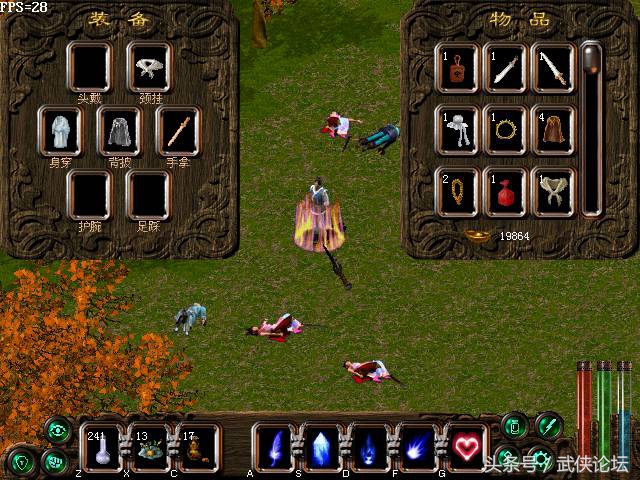Click the green eye button
Viewport: 640px width, 480px height.
(x=58, y=431)
